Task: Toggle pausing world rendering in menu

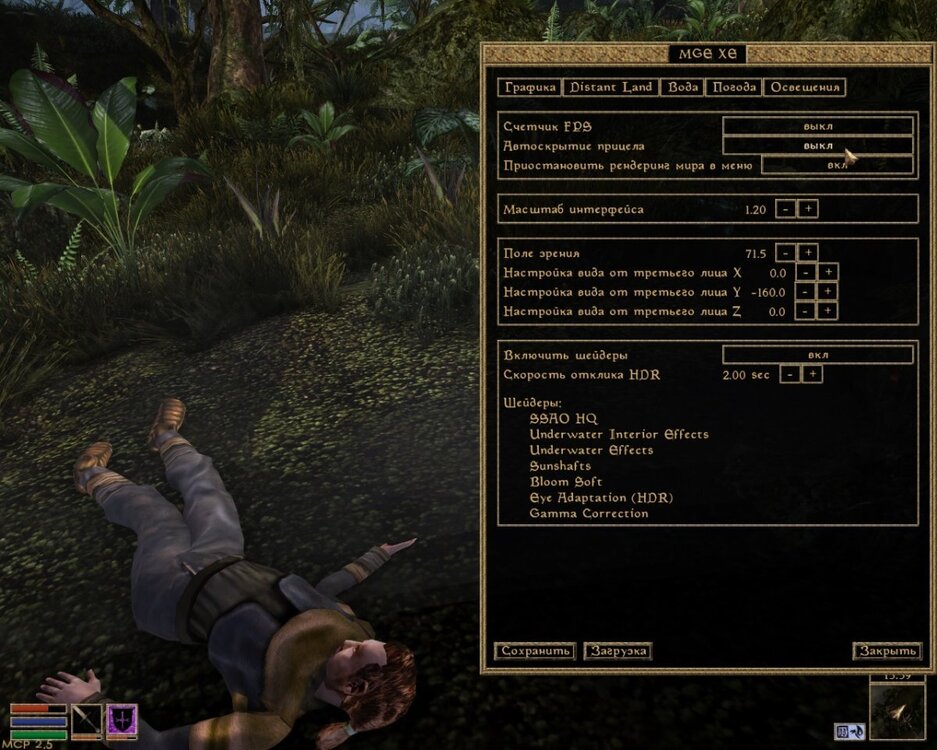Action: click(x=837, y=165)
